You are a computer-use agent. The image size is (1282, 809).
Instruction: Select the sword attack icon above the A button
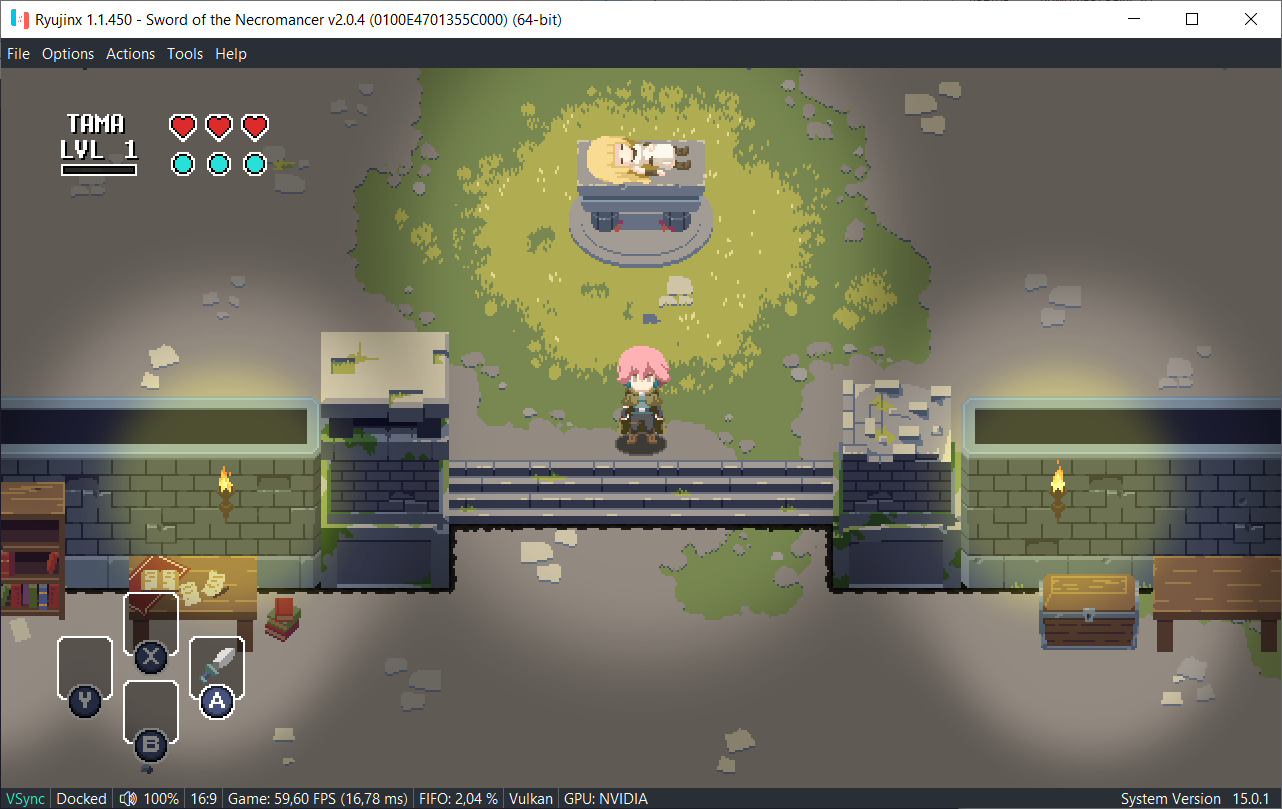(x=217, y=660)
